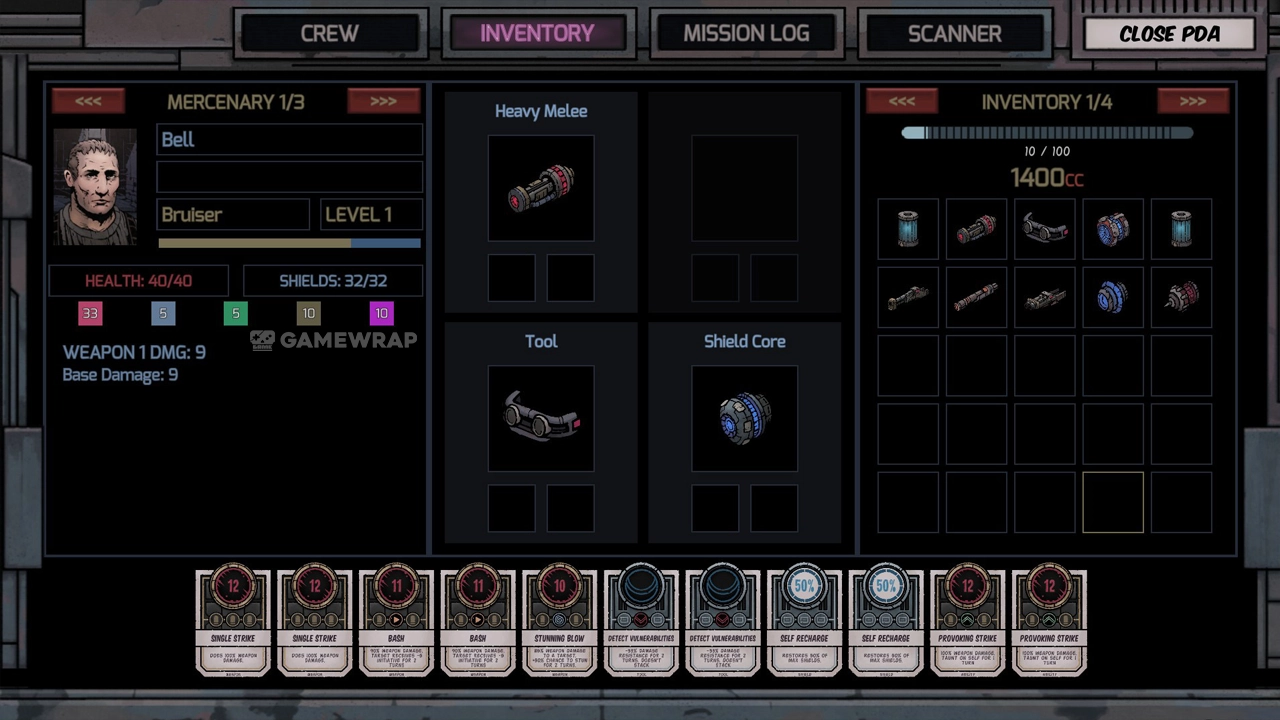Screen dimensions: 1280x720
Task: Click Bell's mercenary portrait
Action: pos(95,187)
